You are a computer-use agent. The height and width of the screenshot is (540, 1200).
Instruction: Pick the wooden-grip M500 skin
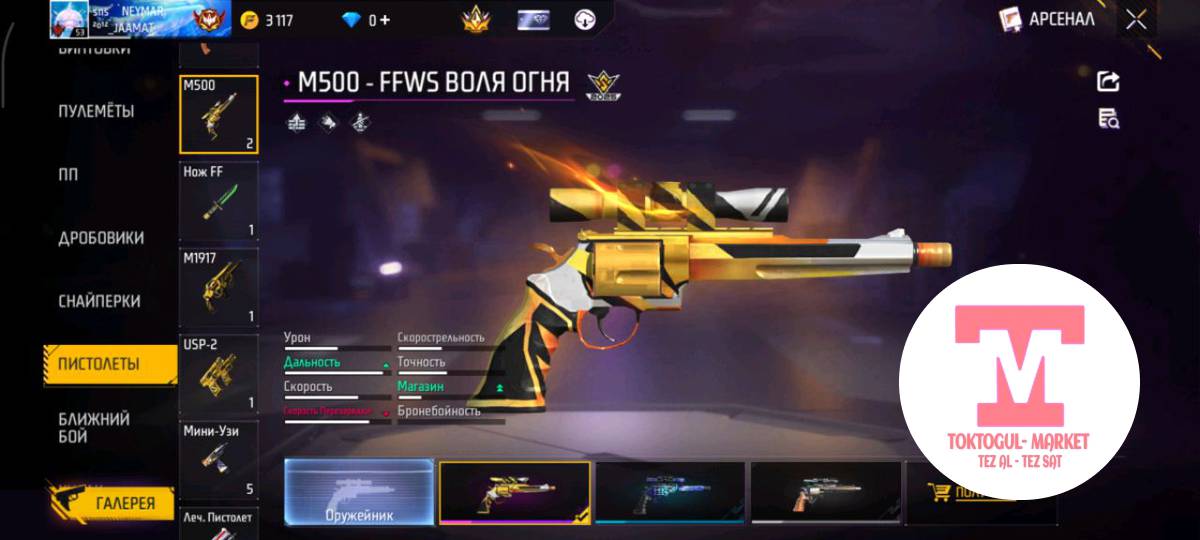[x=825, y=492]
